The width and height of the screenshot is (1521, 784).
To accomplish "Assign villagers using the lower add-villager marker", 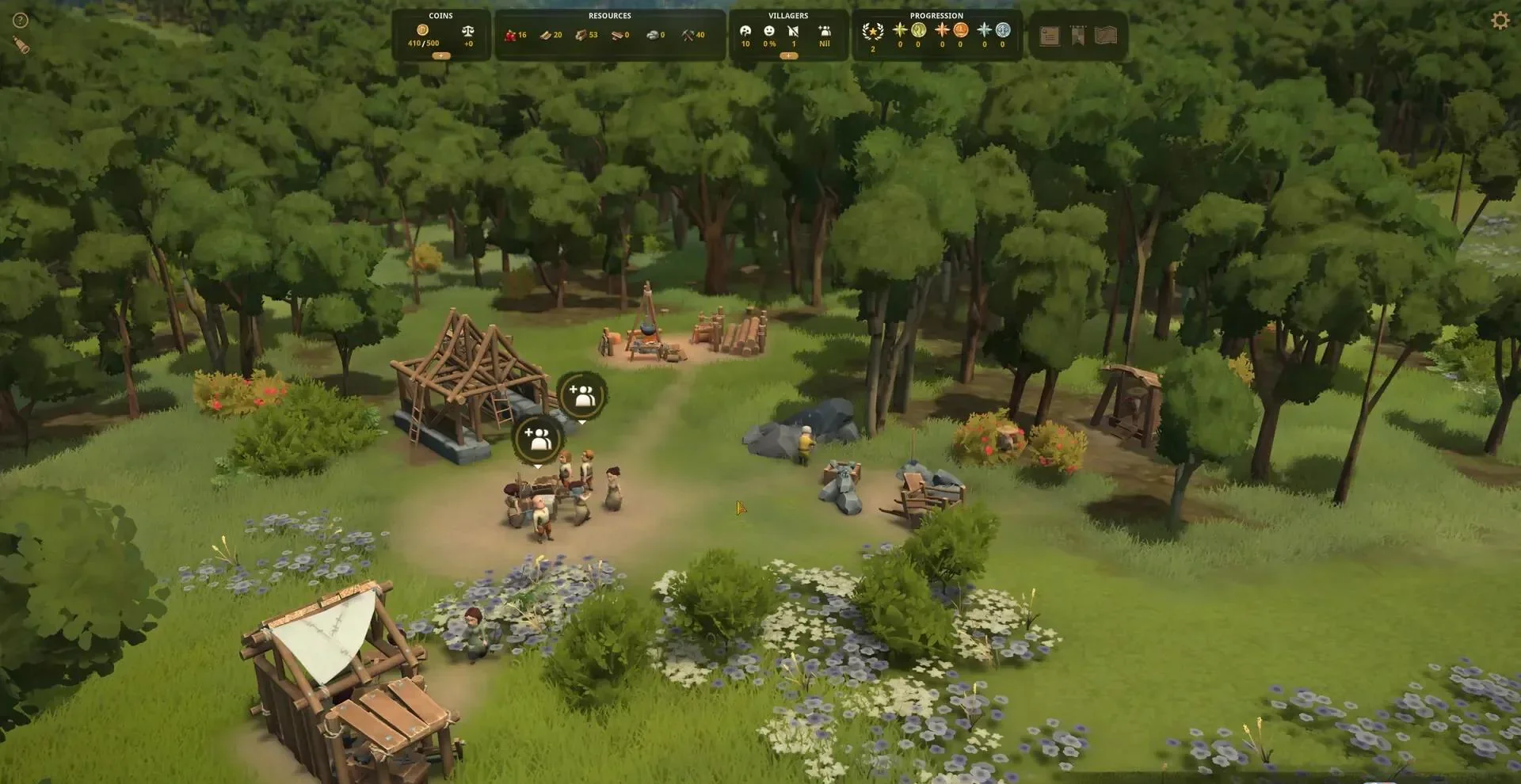I will [x=539, y=439].
